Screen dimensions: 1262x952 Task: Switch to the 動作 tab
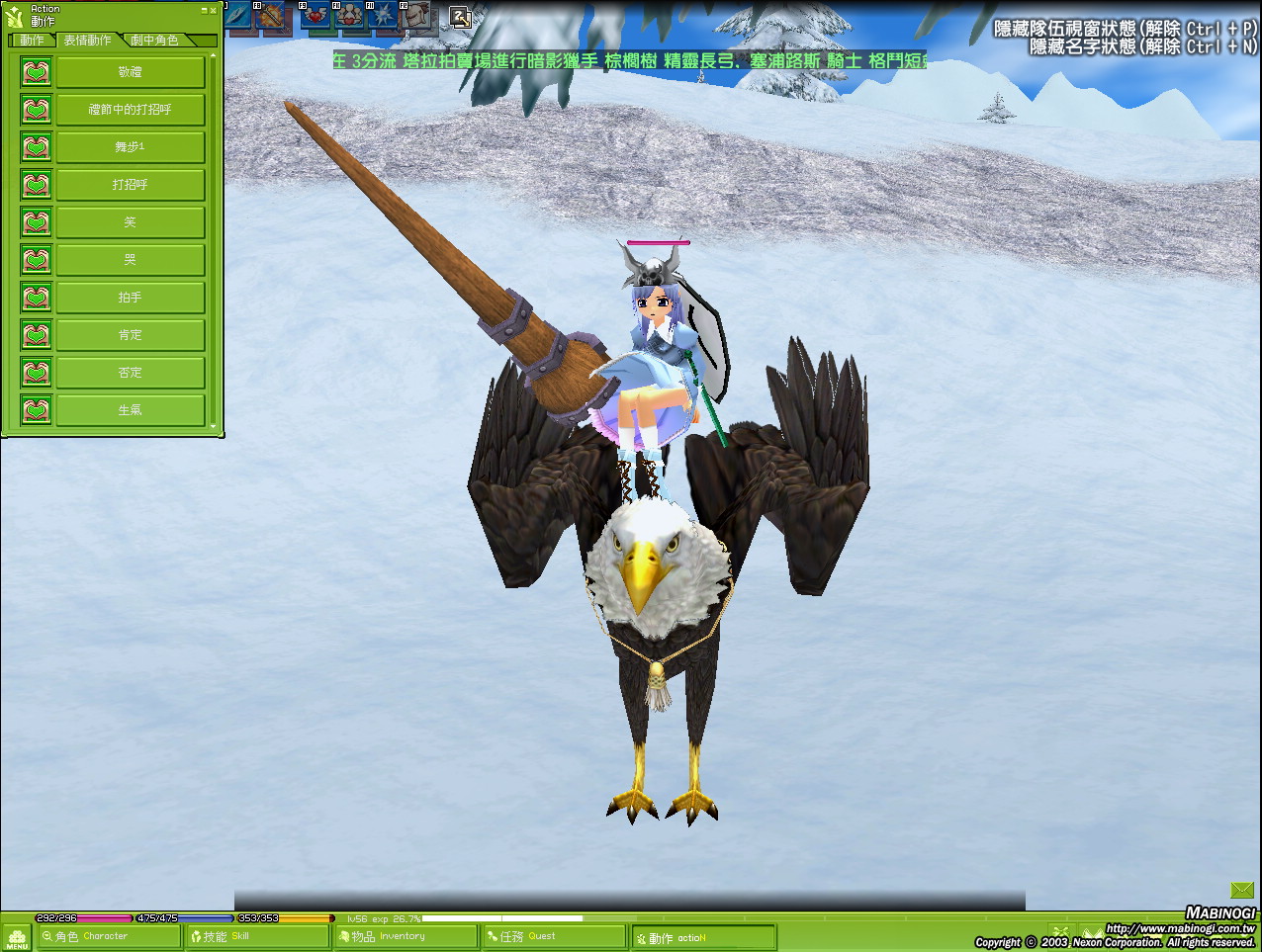point(32,41)
